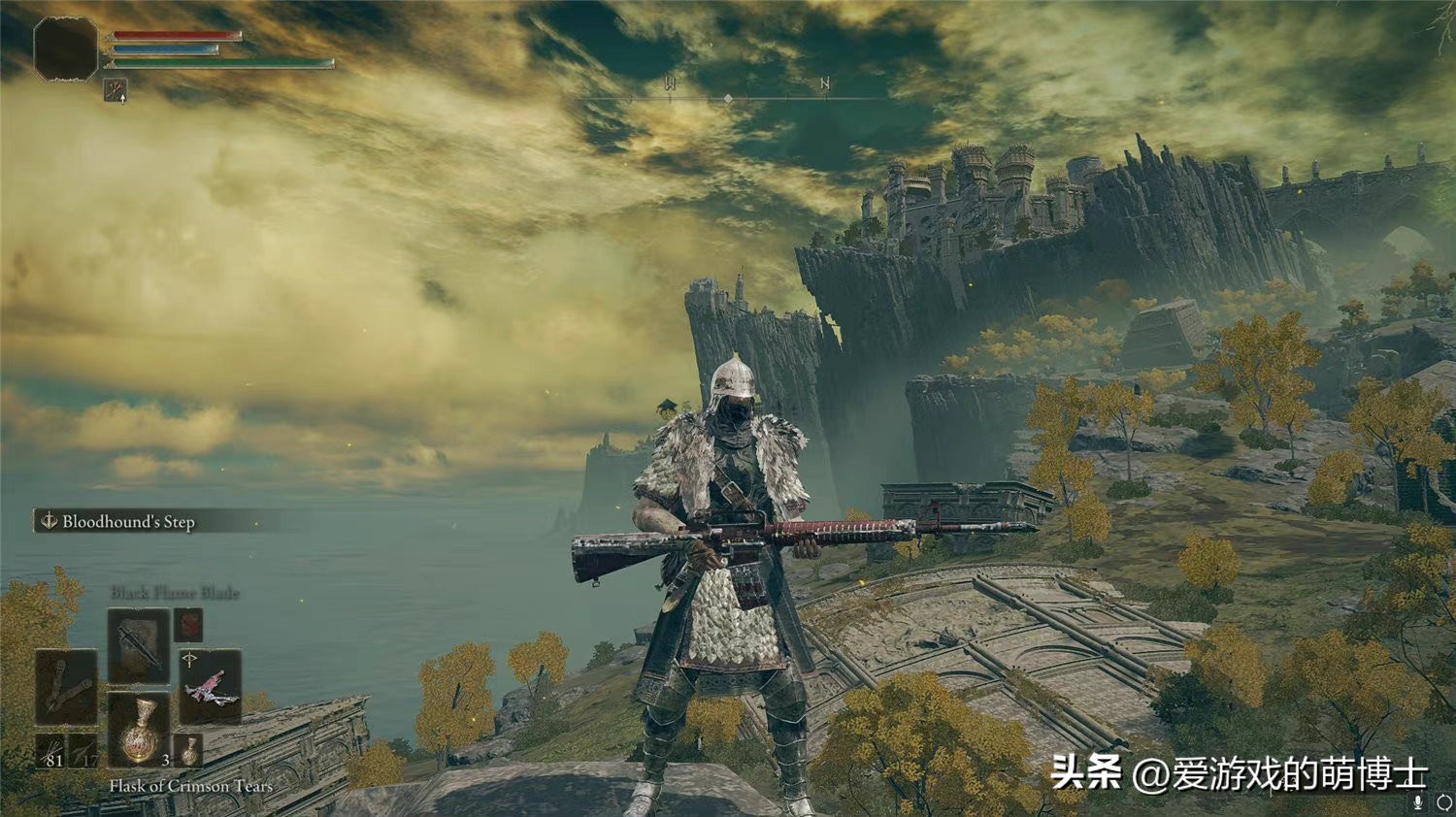The image size is (1456, 817).
Task: Click the memorized spell icon above the weapon slot
Action: [187, 626]
